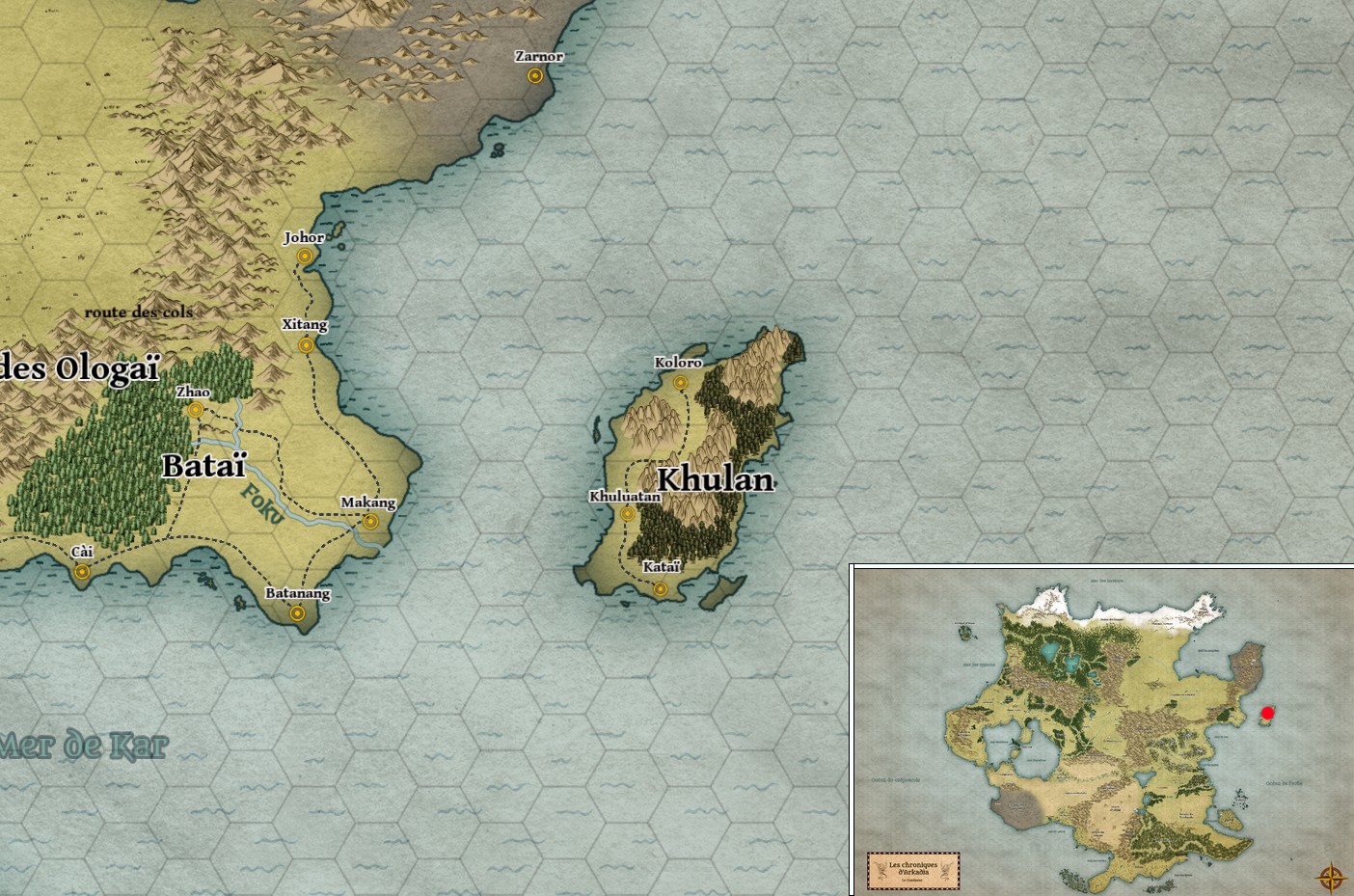
Task: Select the Kataï city marker
Action: (x=661, y=588)
